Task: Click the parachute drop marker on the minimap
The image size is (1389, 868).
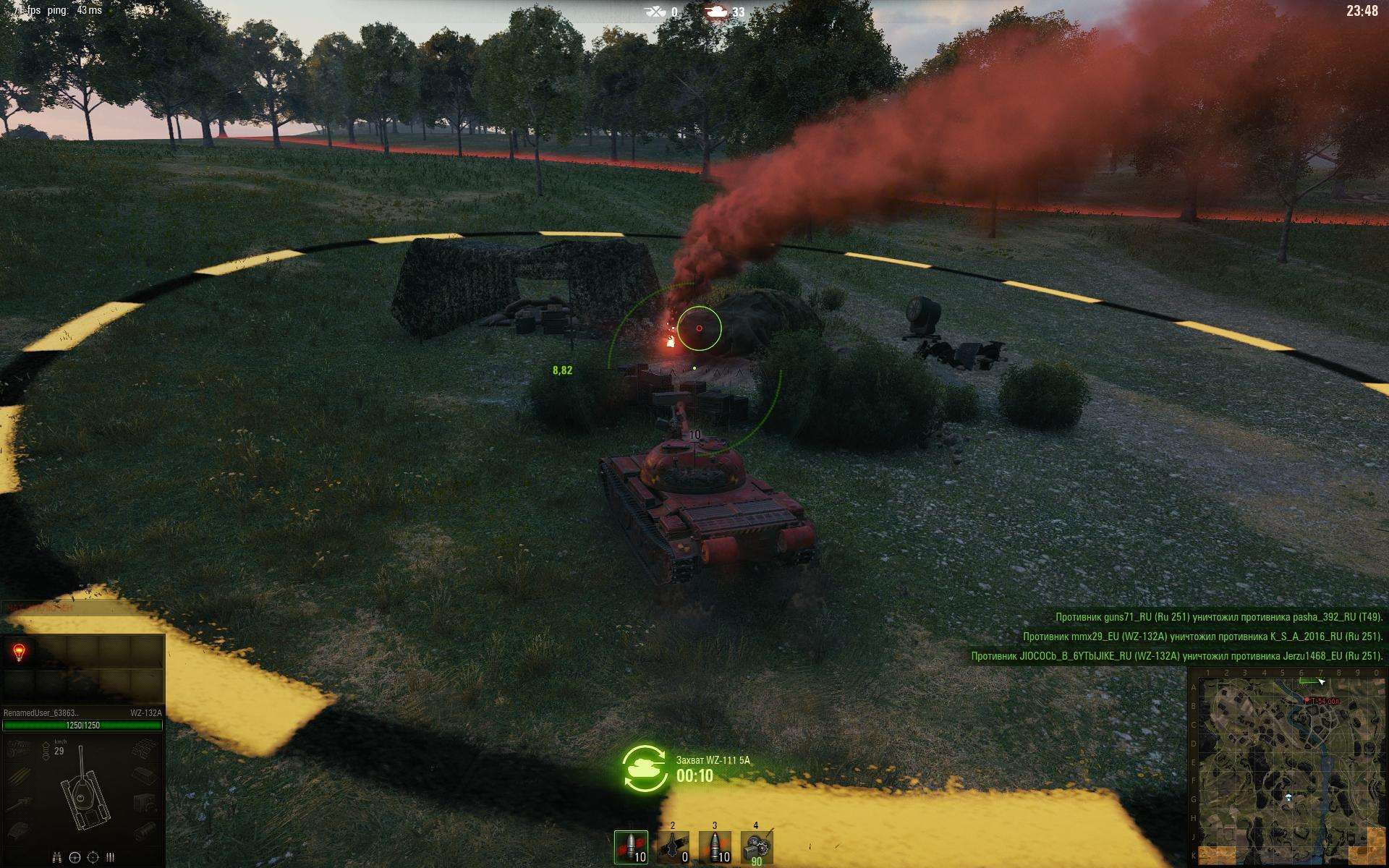Action: [1288, 797]
